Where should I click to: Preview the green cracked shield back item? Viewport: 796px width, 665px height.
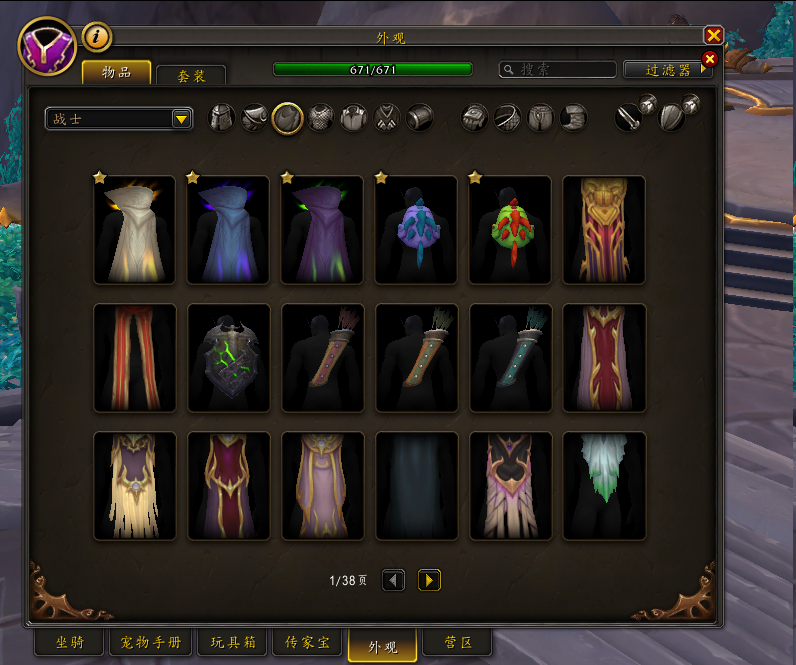[x=228, y=358]
